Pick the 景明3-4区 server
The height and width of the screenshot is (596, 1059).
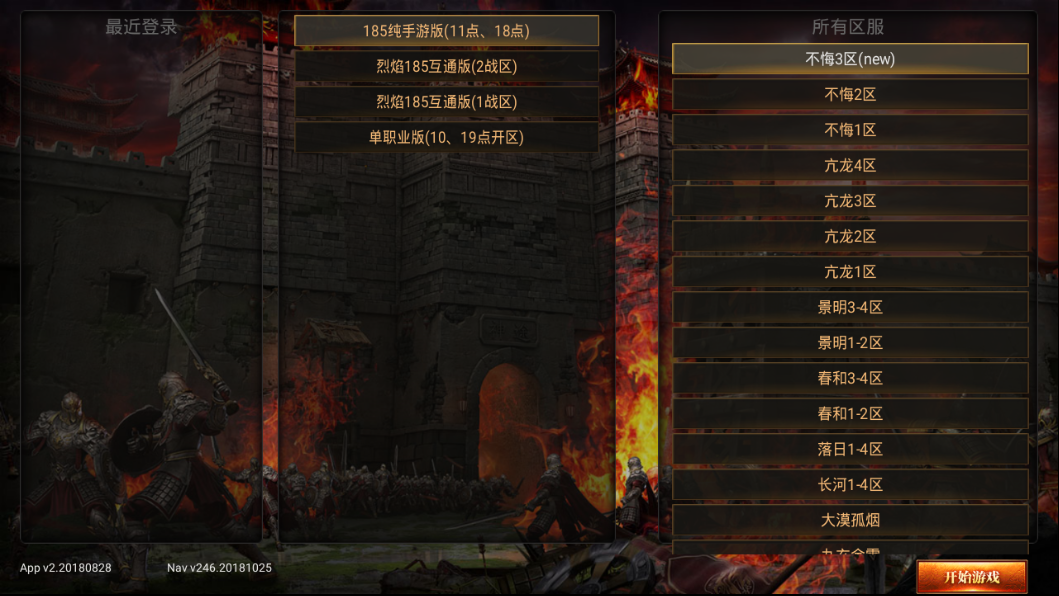[x=850, y=308]
